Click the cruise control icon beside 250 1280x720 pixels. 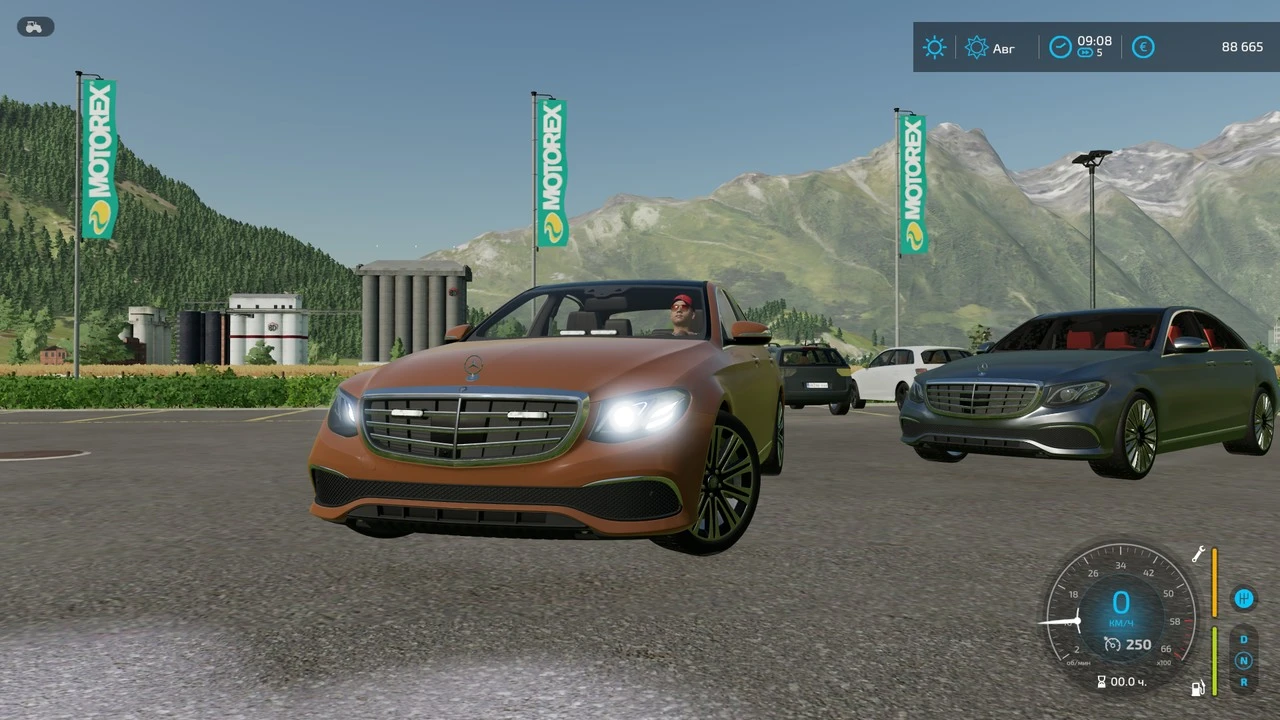[x=1112, y=645]
